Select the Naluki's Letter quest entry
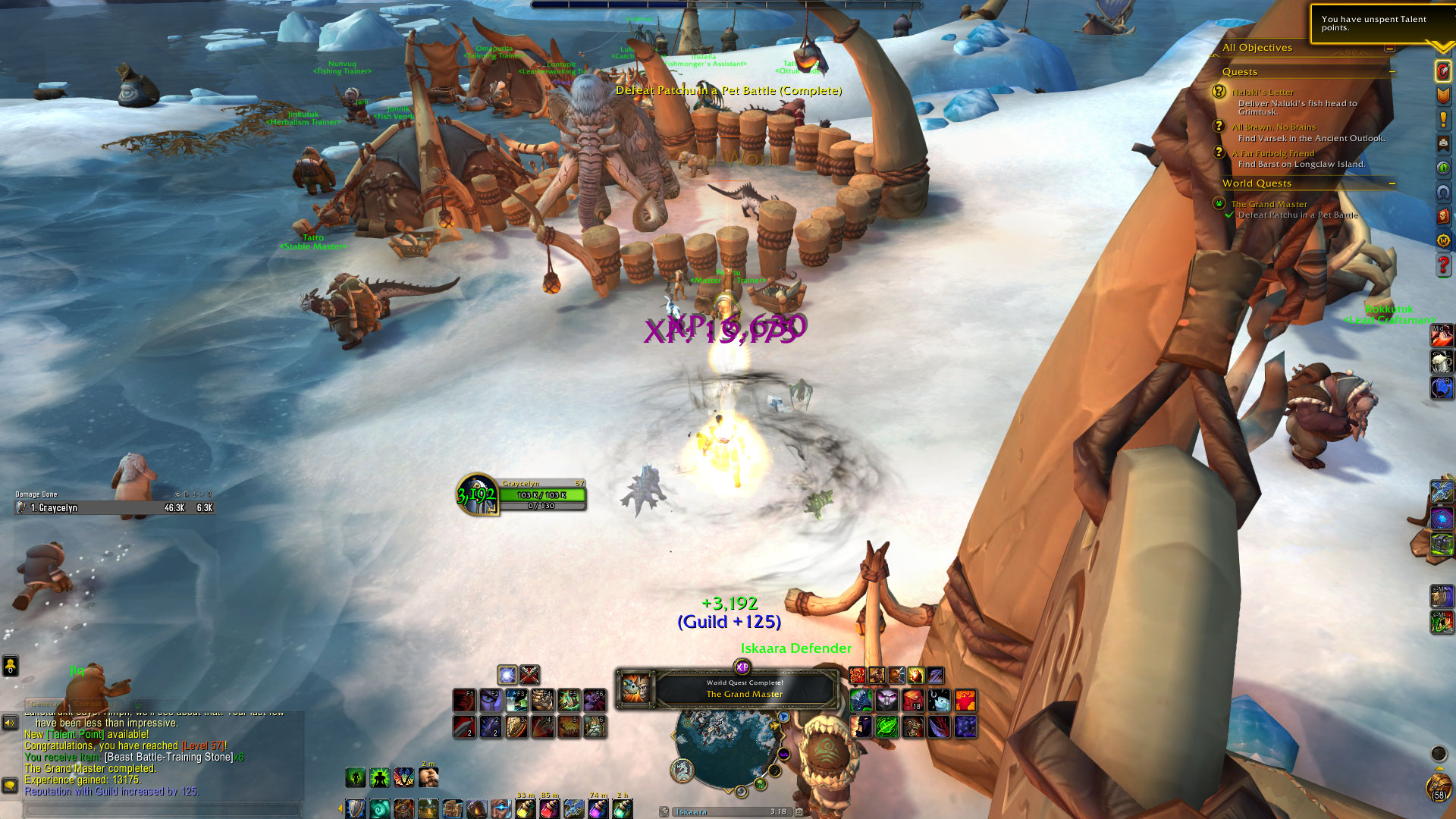Viewport: 1456px width, 819px height. pyautogui.click(x=1263, y=92)
